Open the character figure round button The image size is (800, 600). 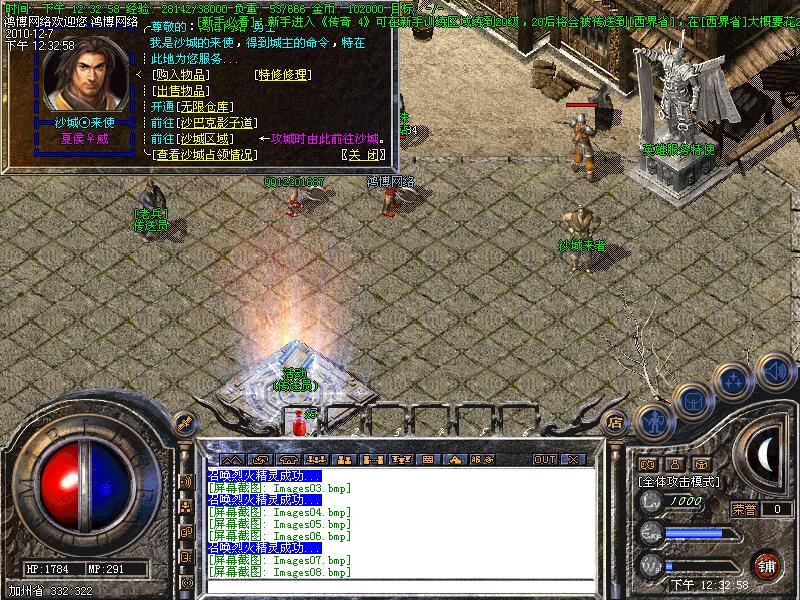(652, 419)
